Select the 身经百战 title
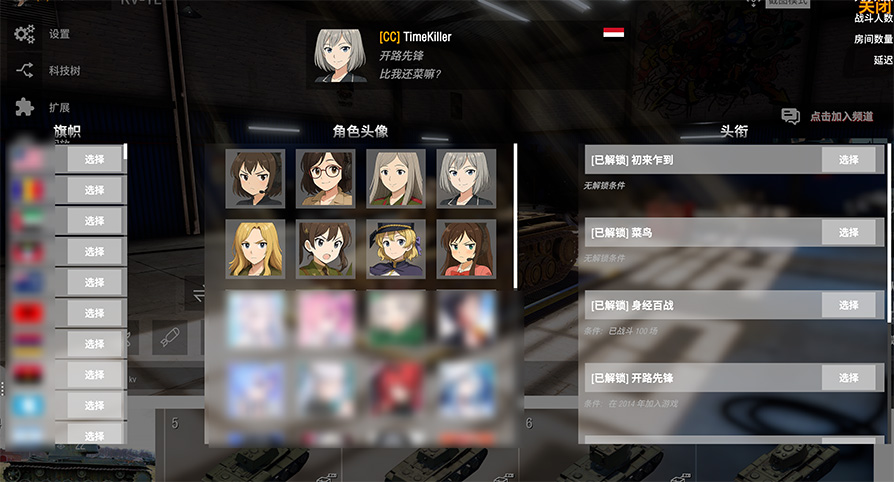The image size is (894, 482). (x=848, y=305)
